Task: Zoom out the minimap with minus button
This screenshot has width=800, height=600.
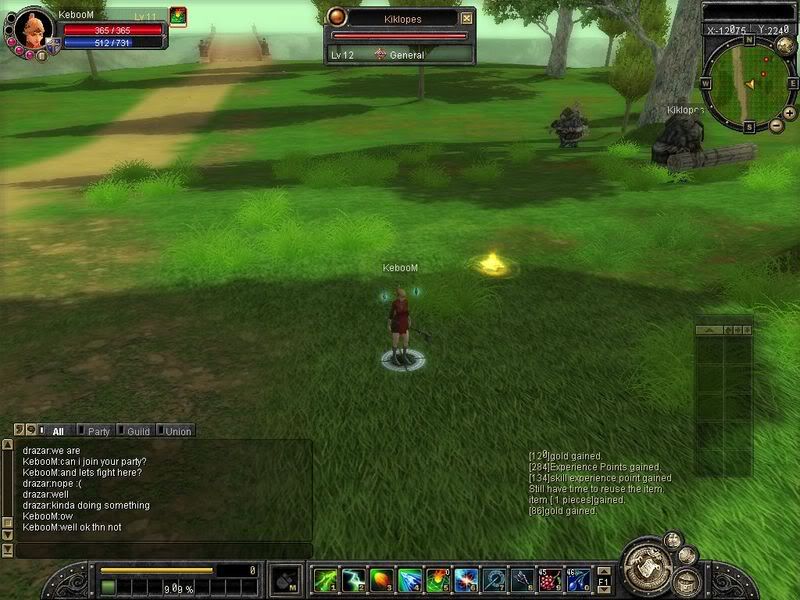Action: [x=776, y=126]
